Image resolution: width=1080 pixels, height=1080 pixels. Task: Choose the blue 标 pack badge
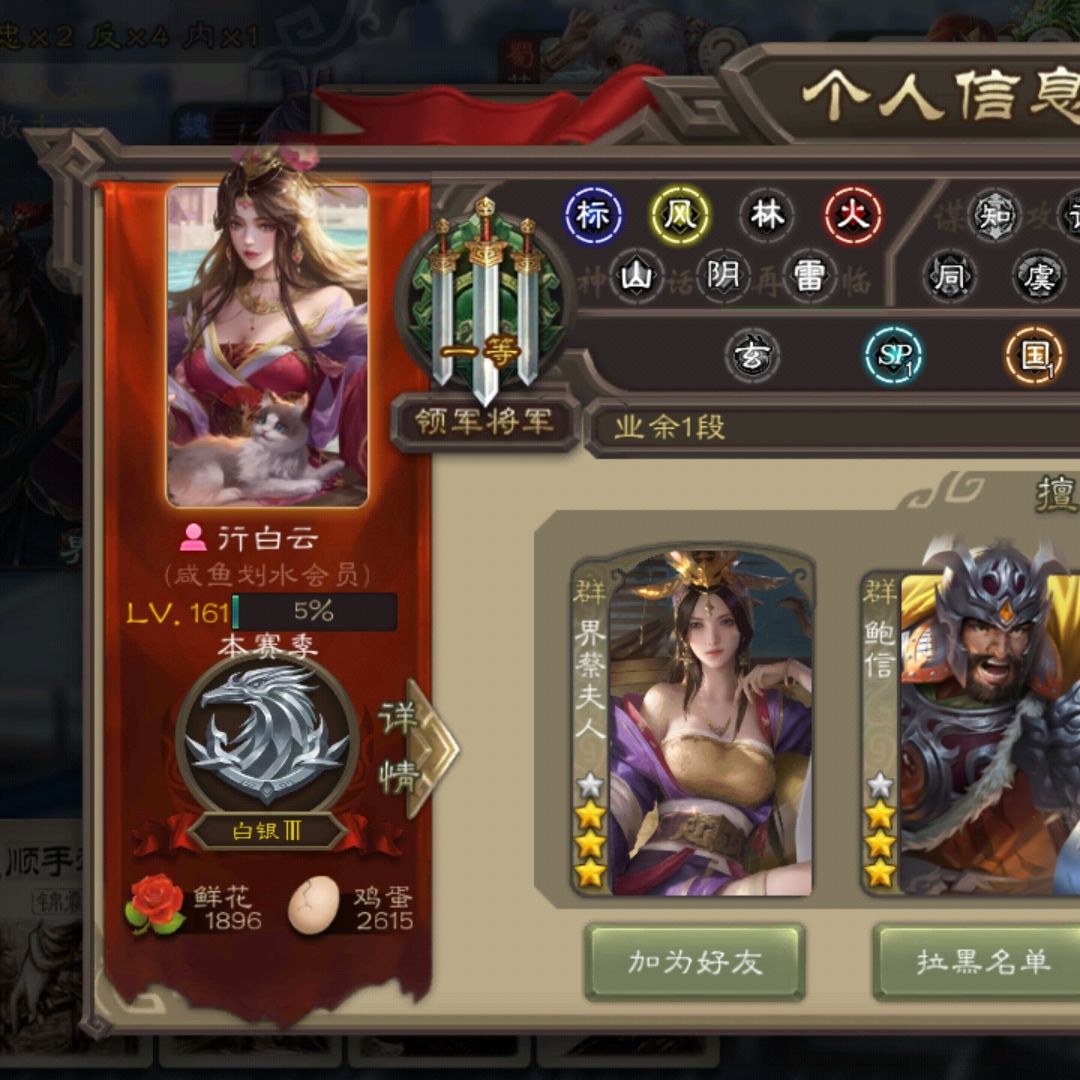(593, 215)
